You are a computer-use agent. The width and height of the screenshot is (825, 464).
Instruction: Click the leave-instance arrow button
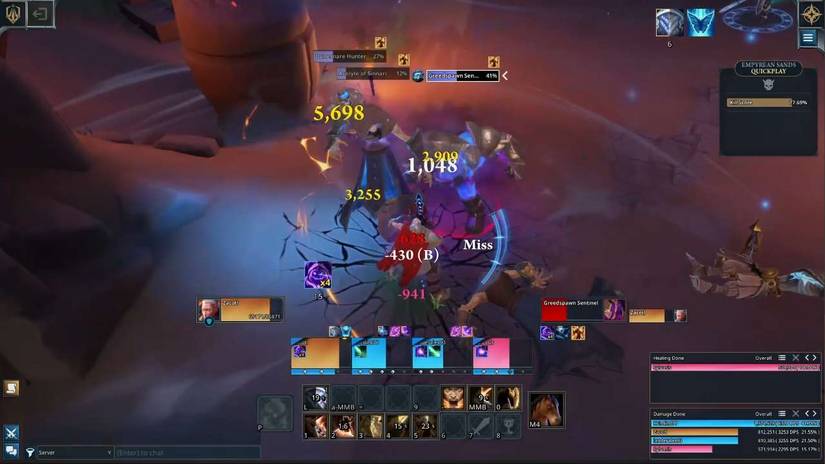(x=40, y=13)
